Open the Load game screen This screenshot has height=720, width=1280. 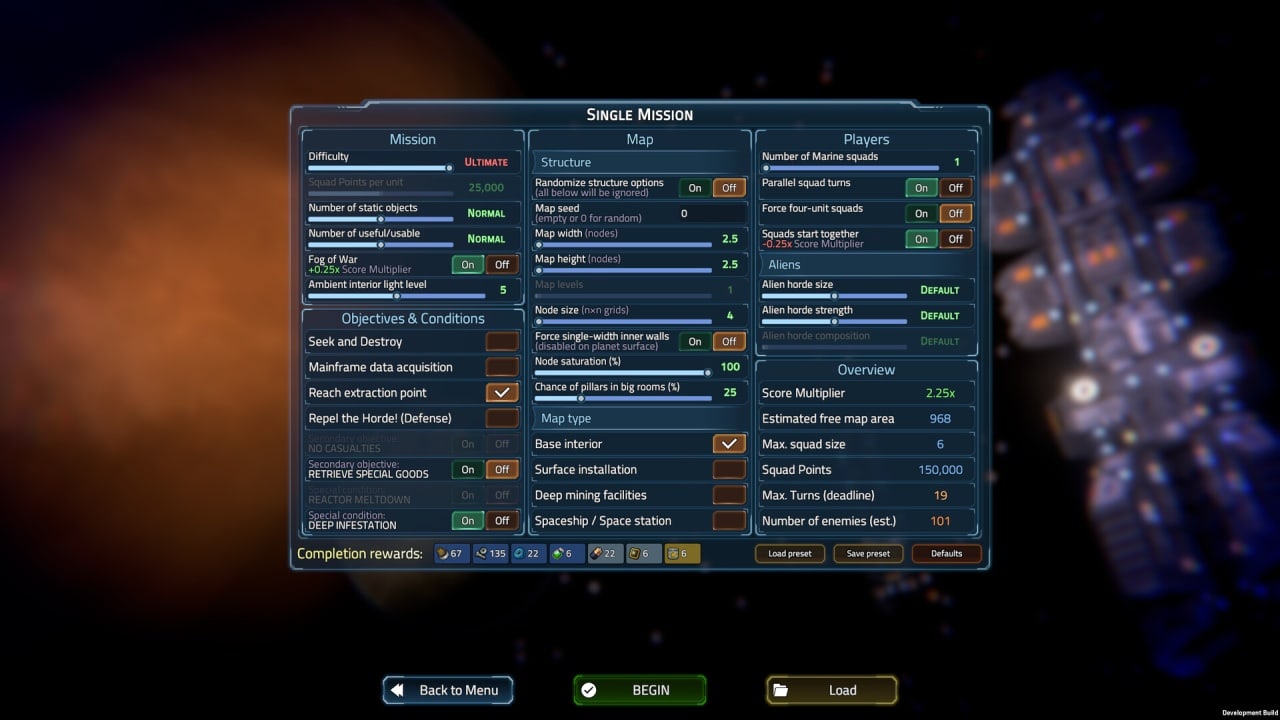(831, 690)
